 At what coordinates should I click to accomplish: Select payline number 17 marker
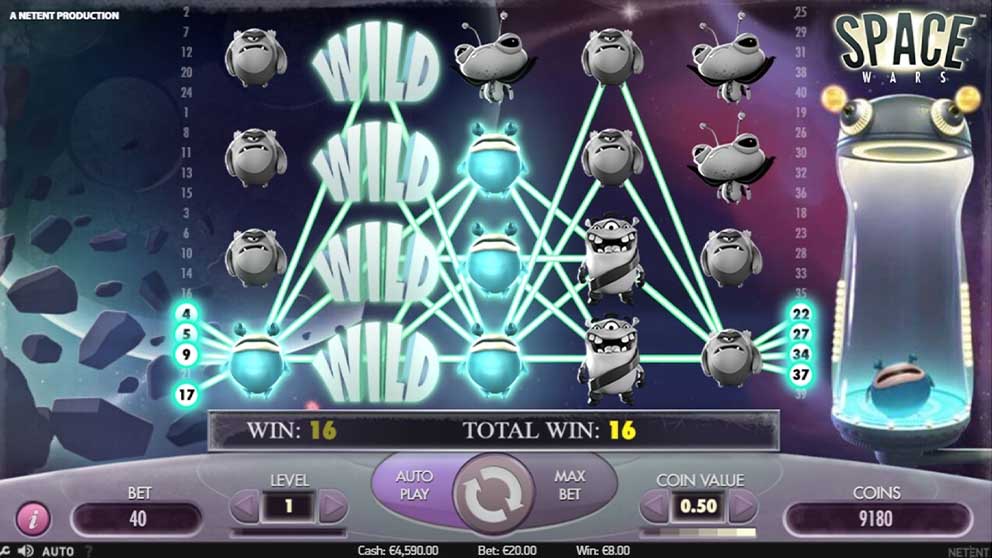click(188, 394)
